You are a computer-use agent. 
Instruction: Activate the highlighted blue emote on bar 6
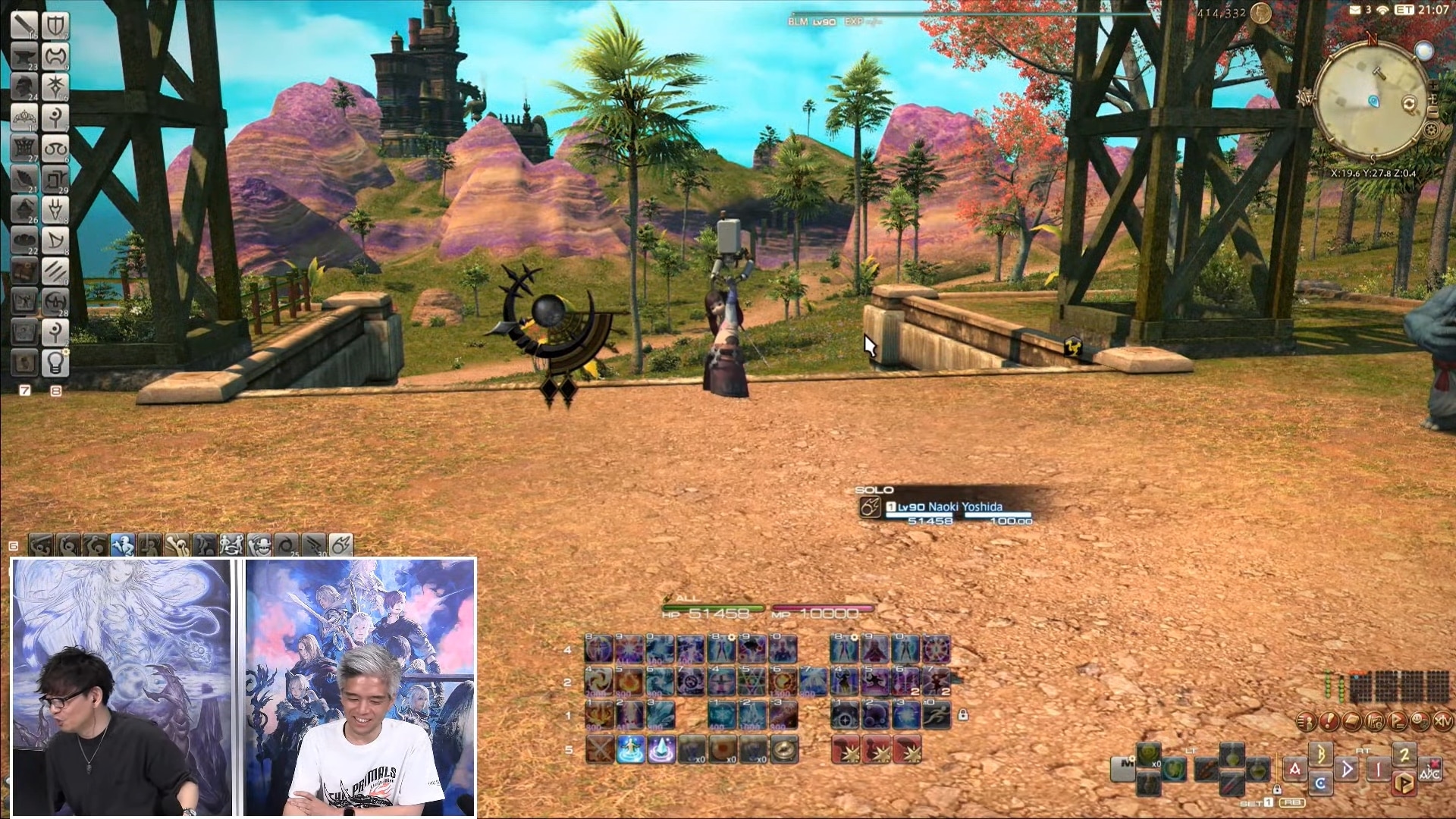(123, 544)
